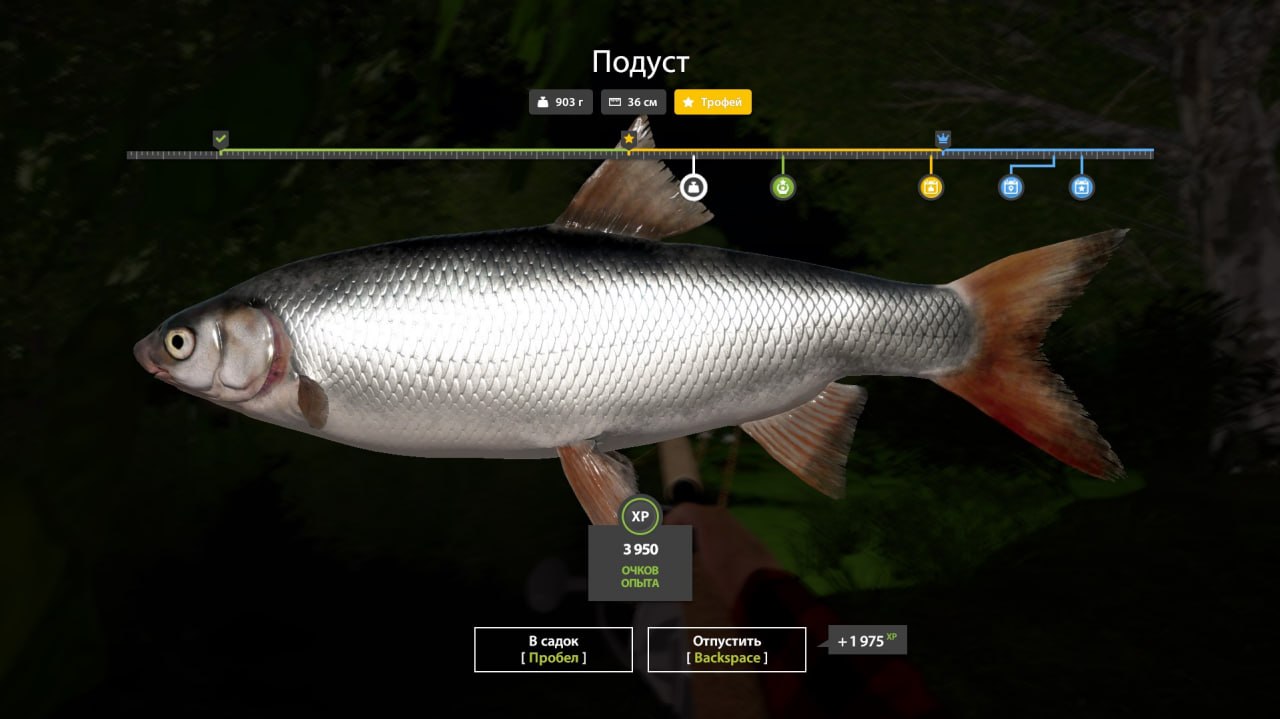This screenshot has height=719, width=1280.
Task: Put the fish in the keepnet (В садок)
Action: click(x=553, y=649)
